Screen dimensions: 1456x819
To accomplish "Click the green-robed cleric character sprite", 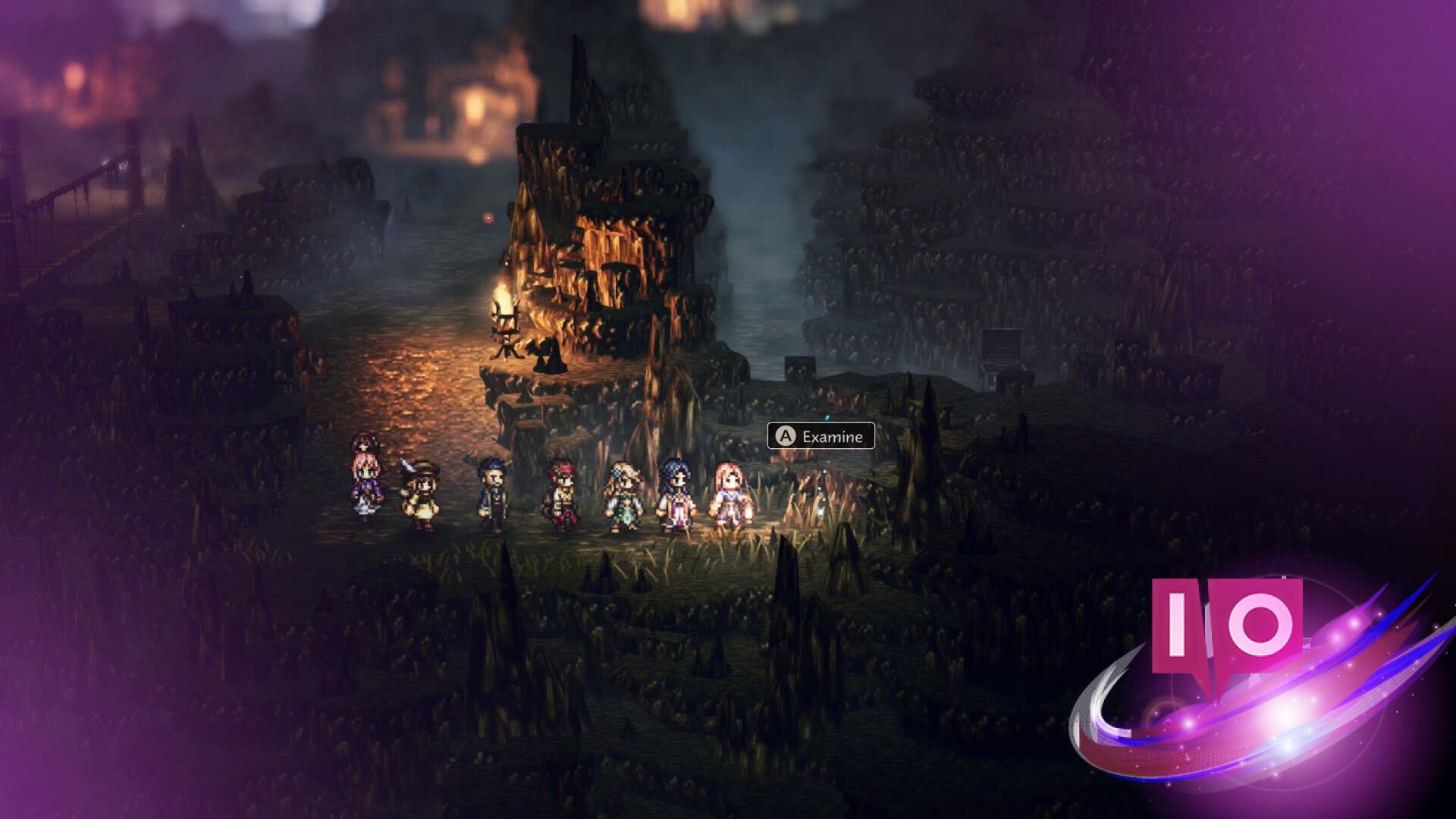I will [x=624, y=493].
